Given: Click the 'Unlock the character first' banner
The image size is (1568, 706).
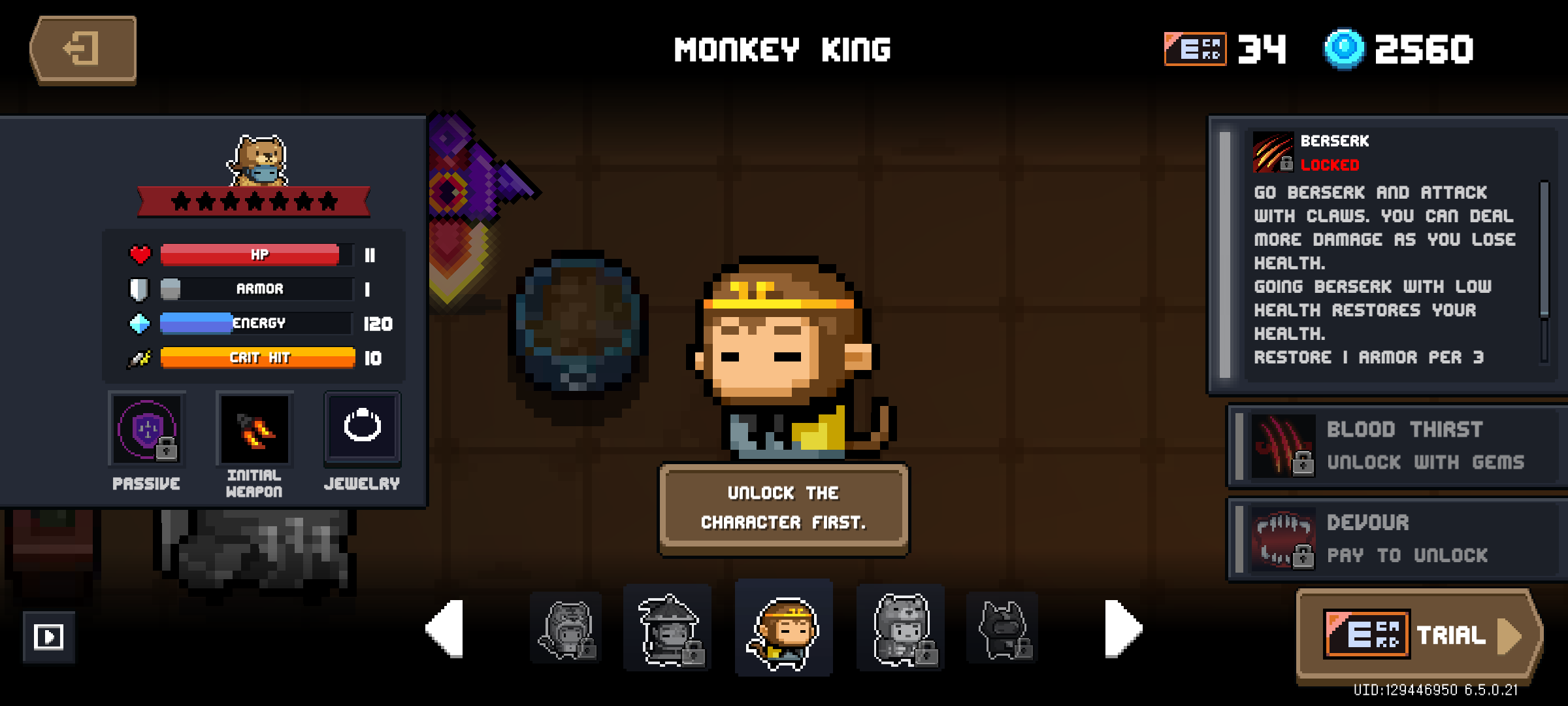Looking at the screenshot, I should [783, 508].
